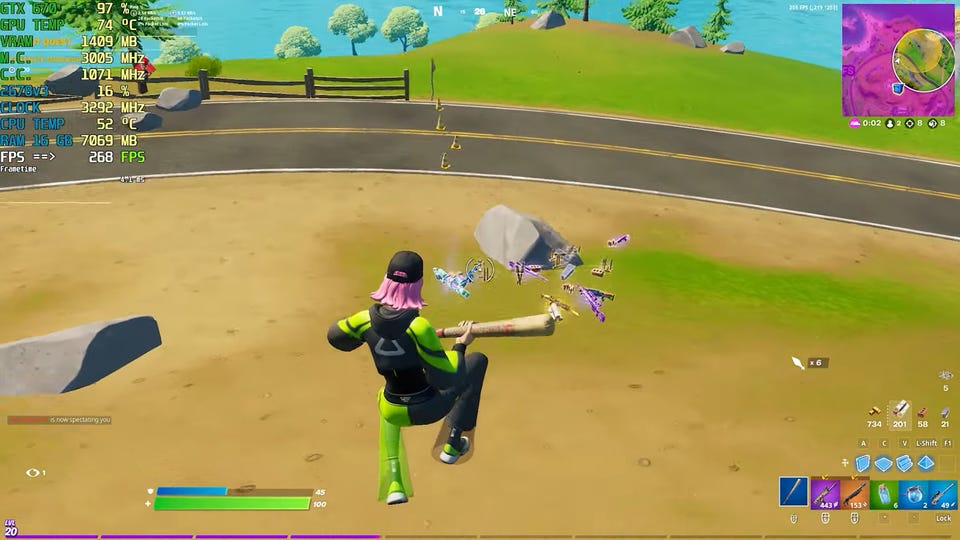Equip the blue sniper rifle with 49 ammo
Screen dimensions: 960x540
tap(942, 492)
